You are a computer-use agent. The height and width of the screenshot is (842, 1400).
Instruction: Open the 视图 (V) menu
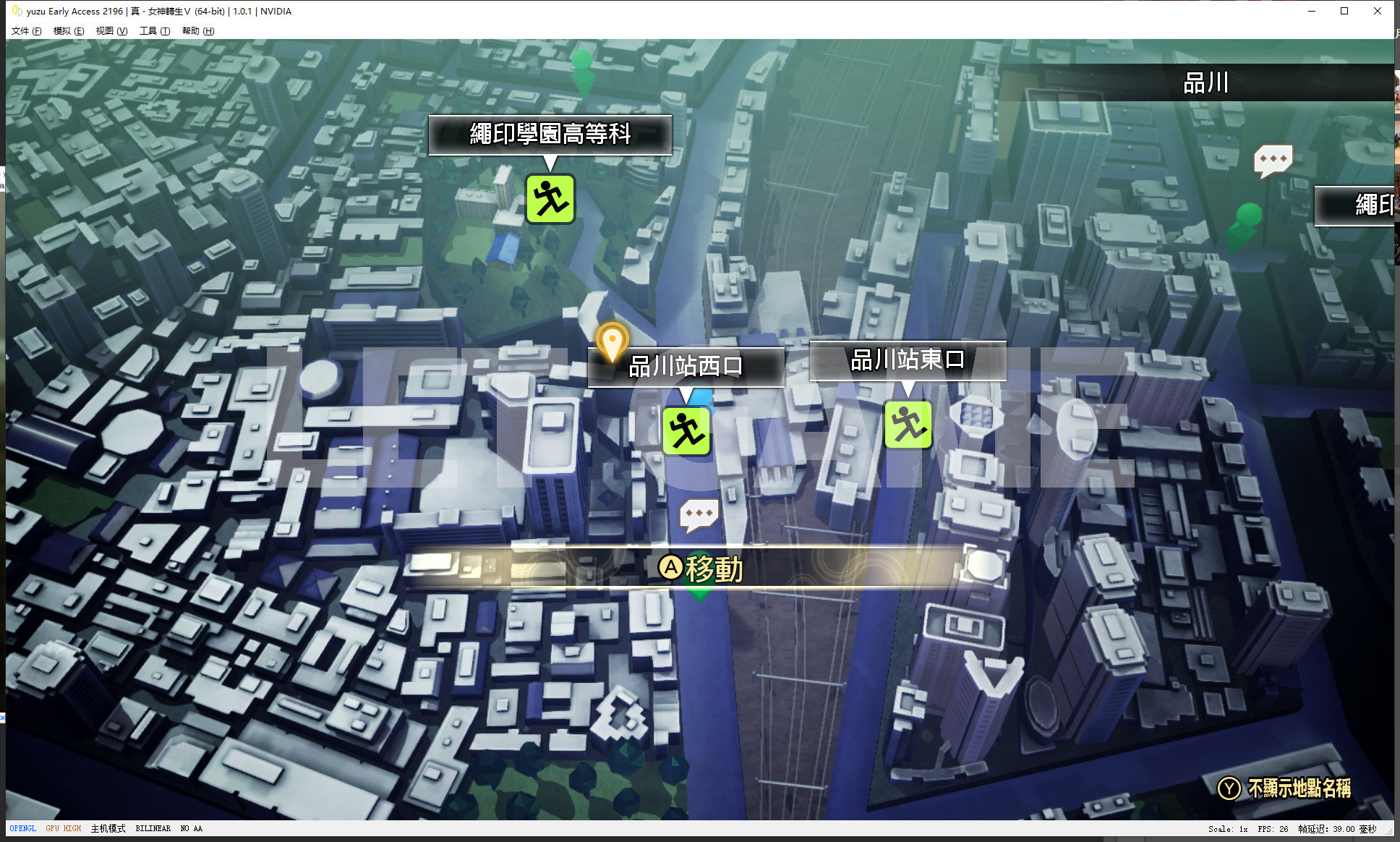(111, 31)
